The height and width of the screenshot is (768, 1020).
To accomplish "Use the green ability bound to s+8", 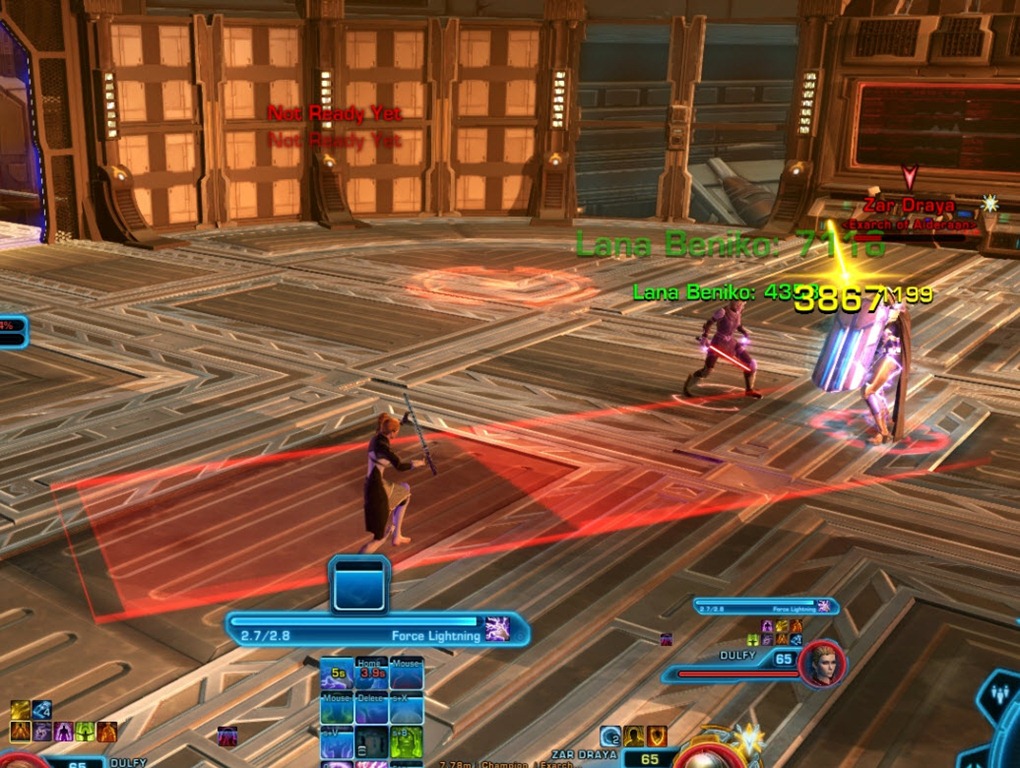I will point(406,742).
